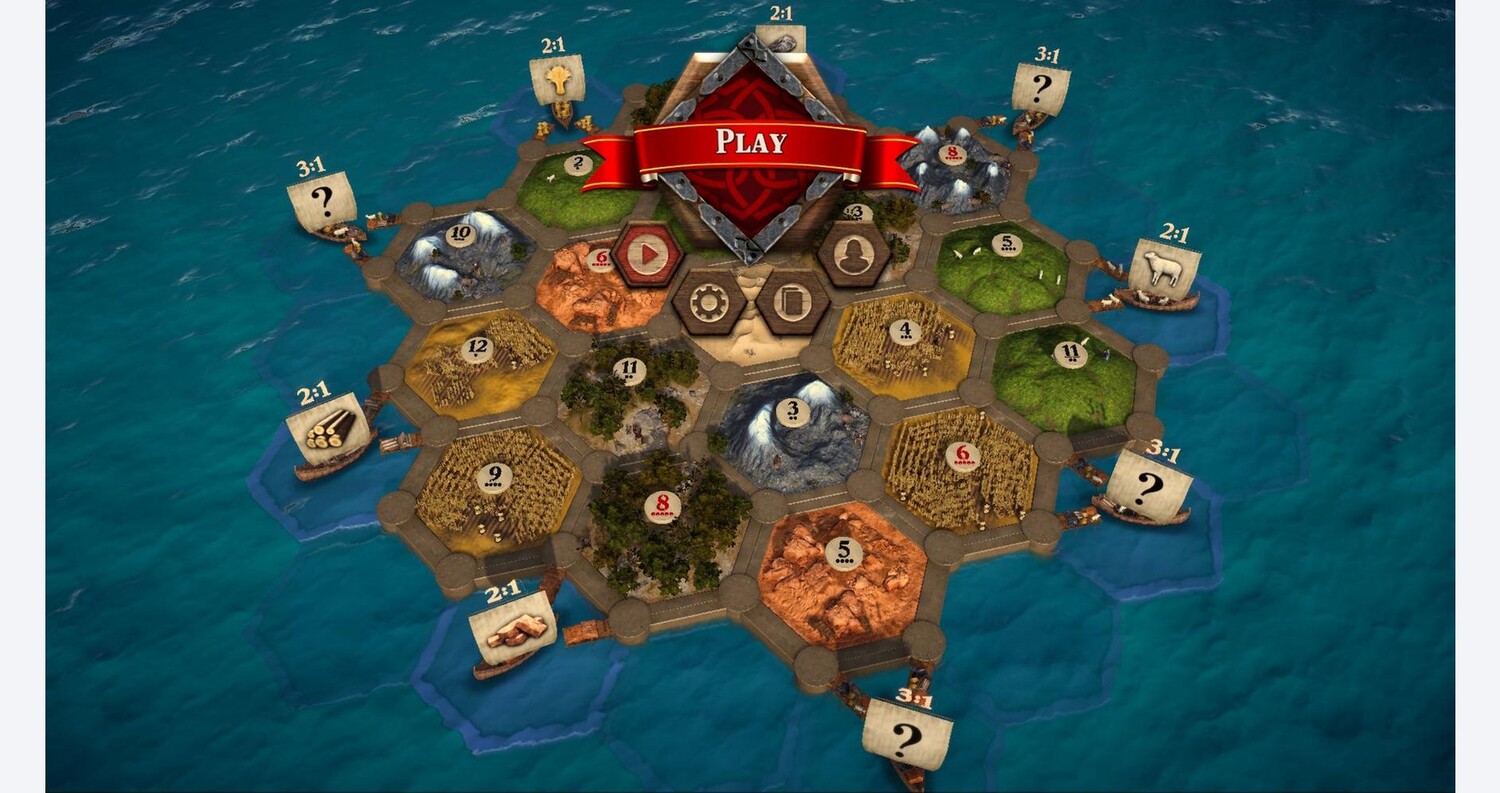This screenshot has width=1500, height=793.
Task: Open the gear settings hexagon
Action: [x=709, y=302]
